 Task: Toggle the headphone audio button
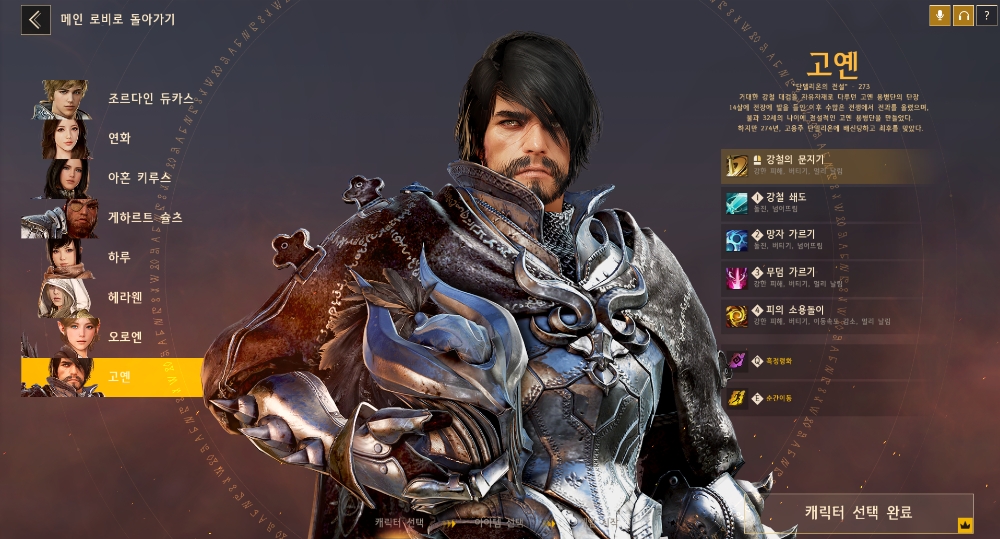point(963,15)
